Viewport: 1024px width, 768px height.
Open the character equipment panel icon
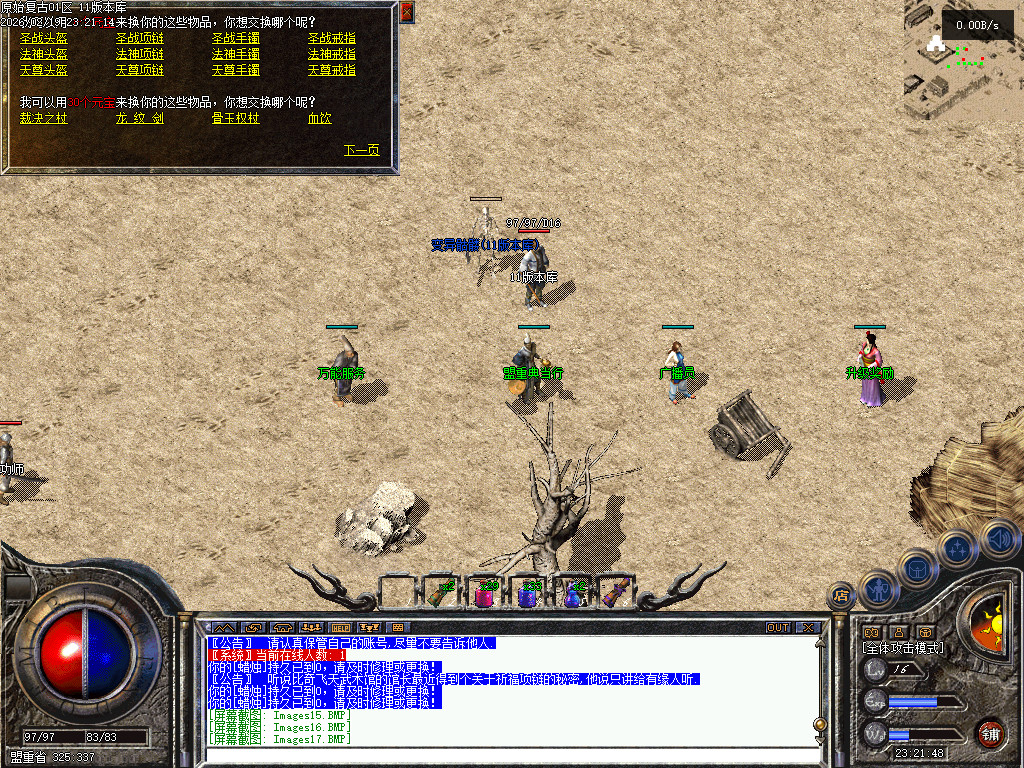tap(878, 589)
